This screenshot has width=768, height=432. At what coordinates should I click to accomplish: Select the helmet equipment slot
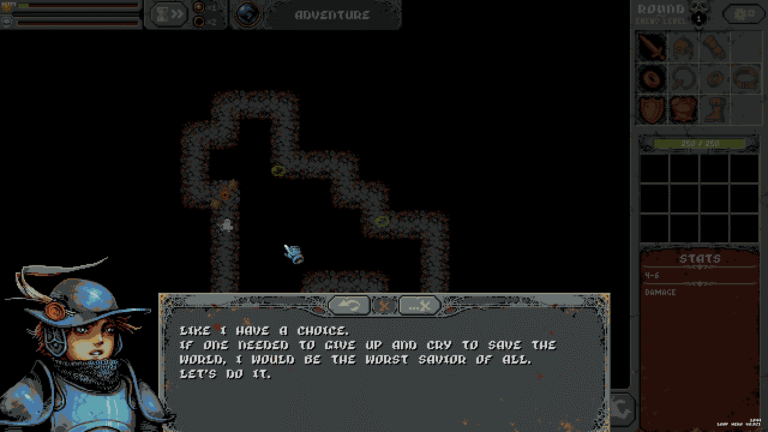(x=683, y=47)
